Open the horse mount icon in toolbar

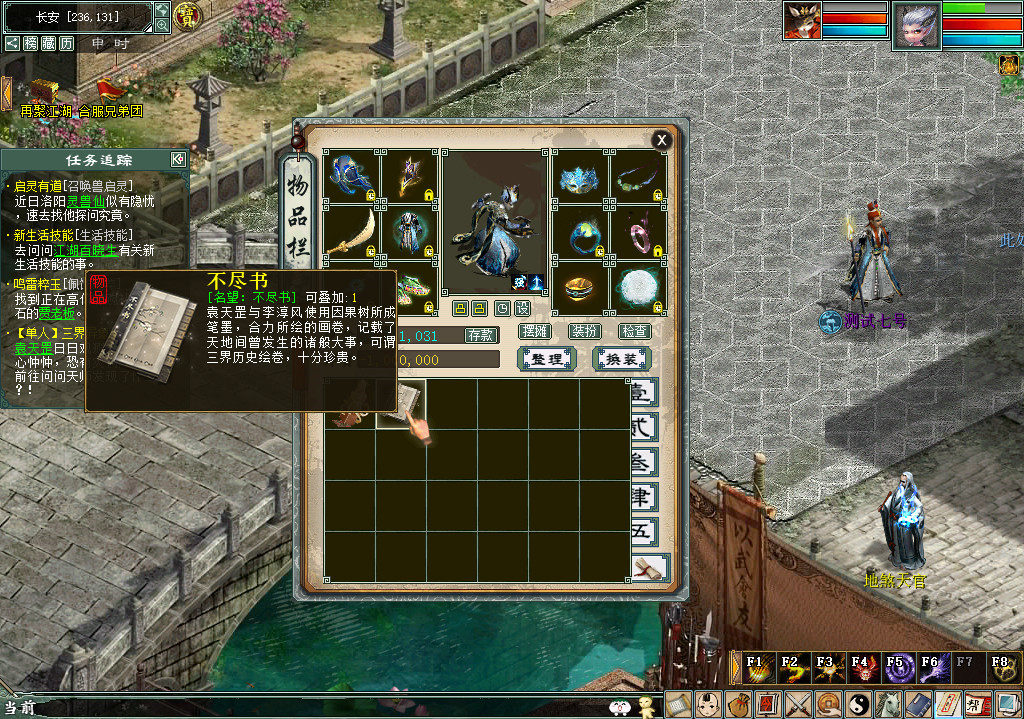coord(889,704)
